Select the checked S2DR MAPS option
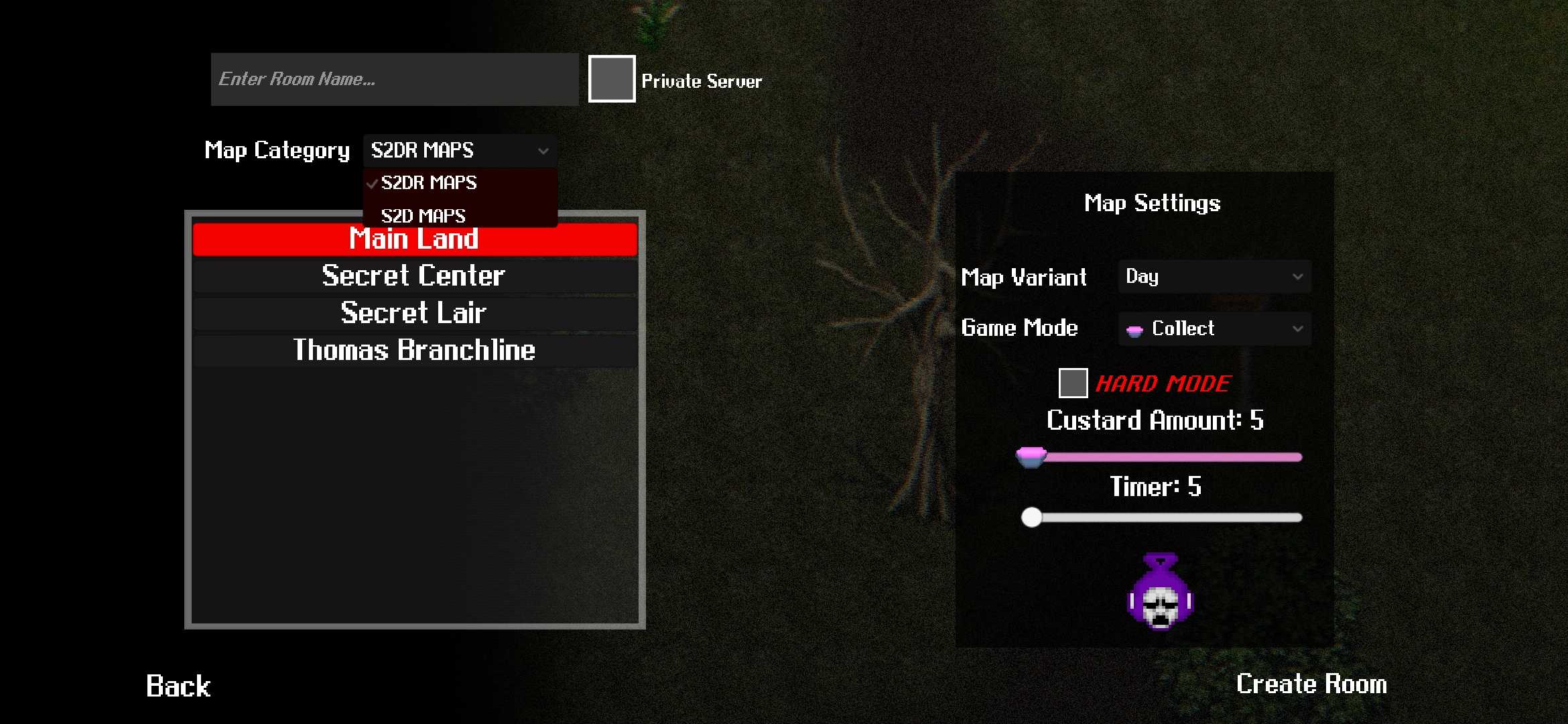Screen dimensions: 1568x724 (429, 182)
